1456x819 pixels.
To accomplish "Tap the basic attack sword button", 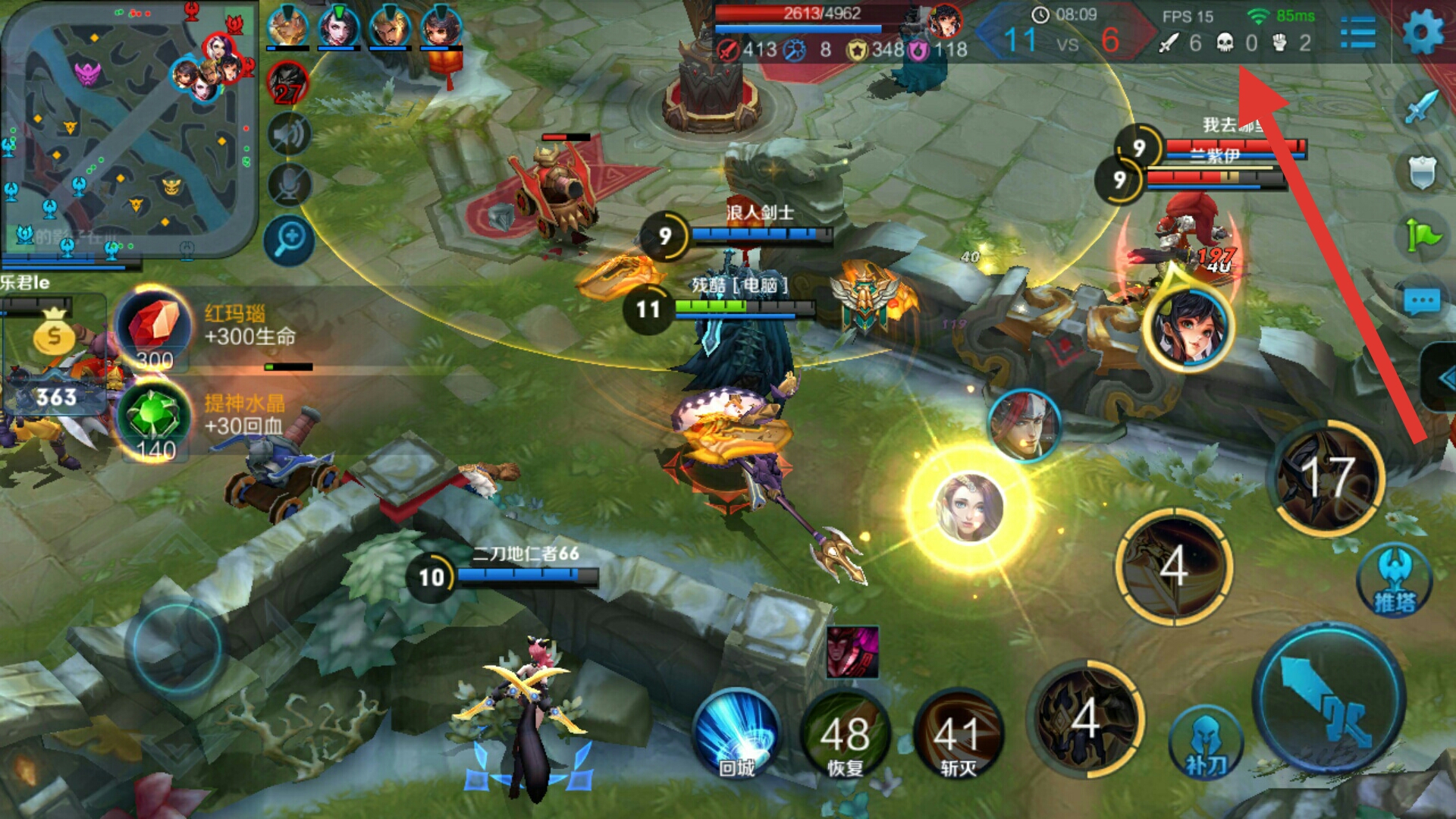I will (1329, 699).
